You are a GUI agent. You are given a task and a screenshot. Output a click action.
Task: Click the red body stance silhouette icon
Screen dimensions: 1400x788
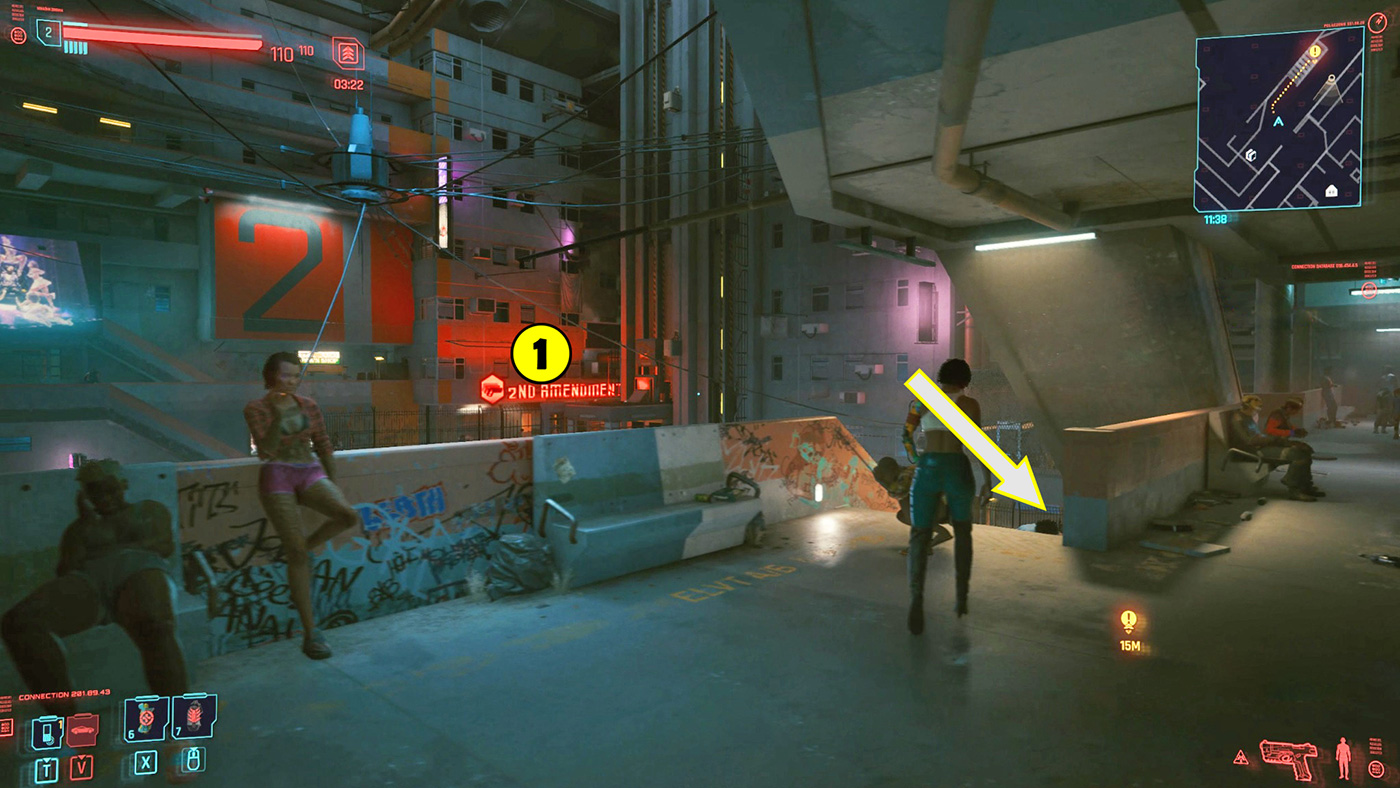[1344, 757]
